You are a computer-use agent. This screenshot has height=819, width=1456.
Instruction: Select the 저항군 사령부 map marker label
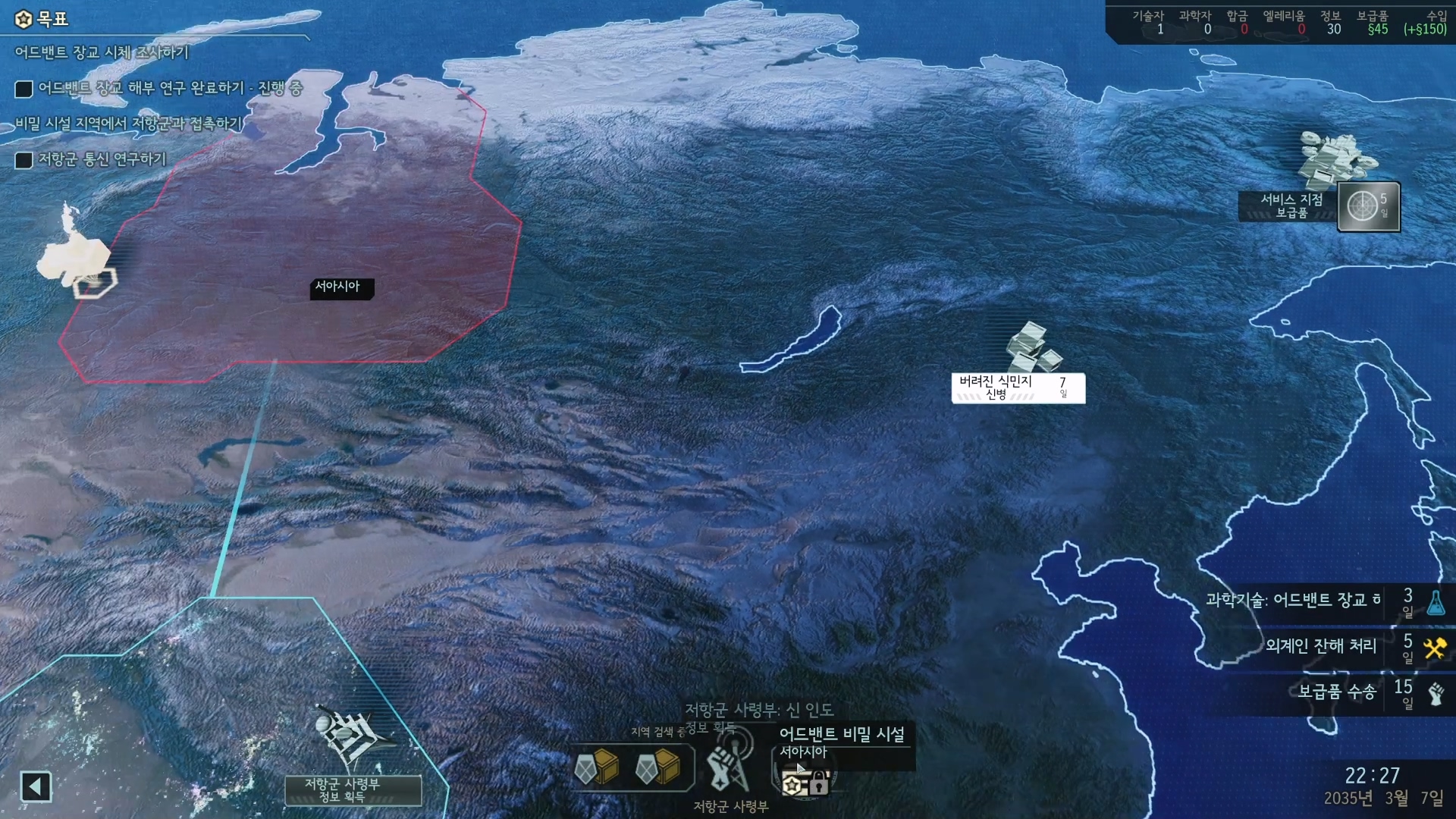[353, 789]
